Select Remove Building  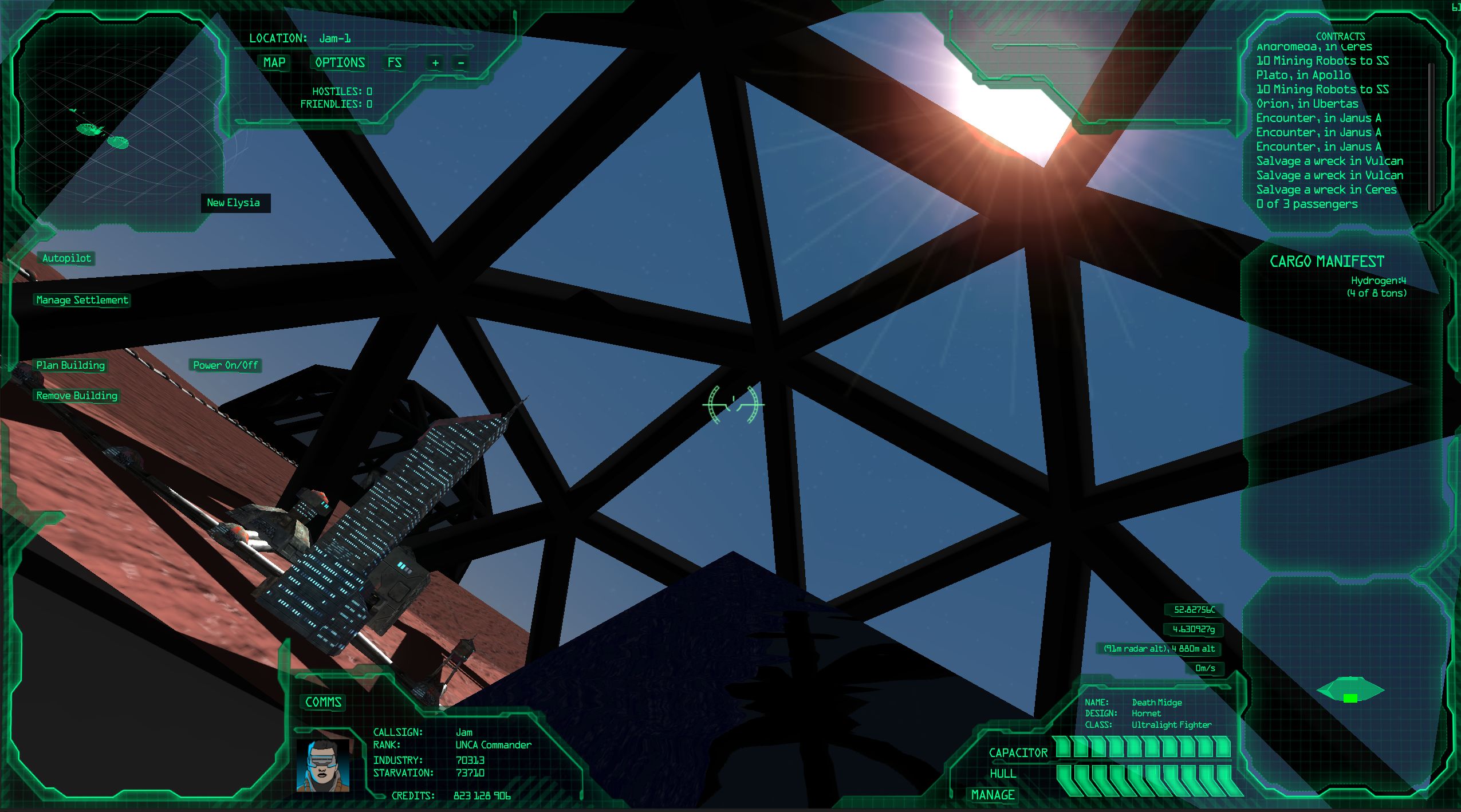click(77, 396)
